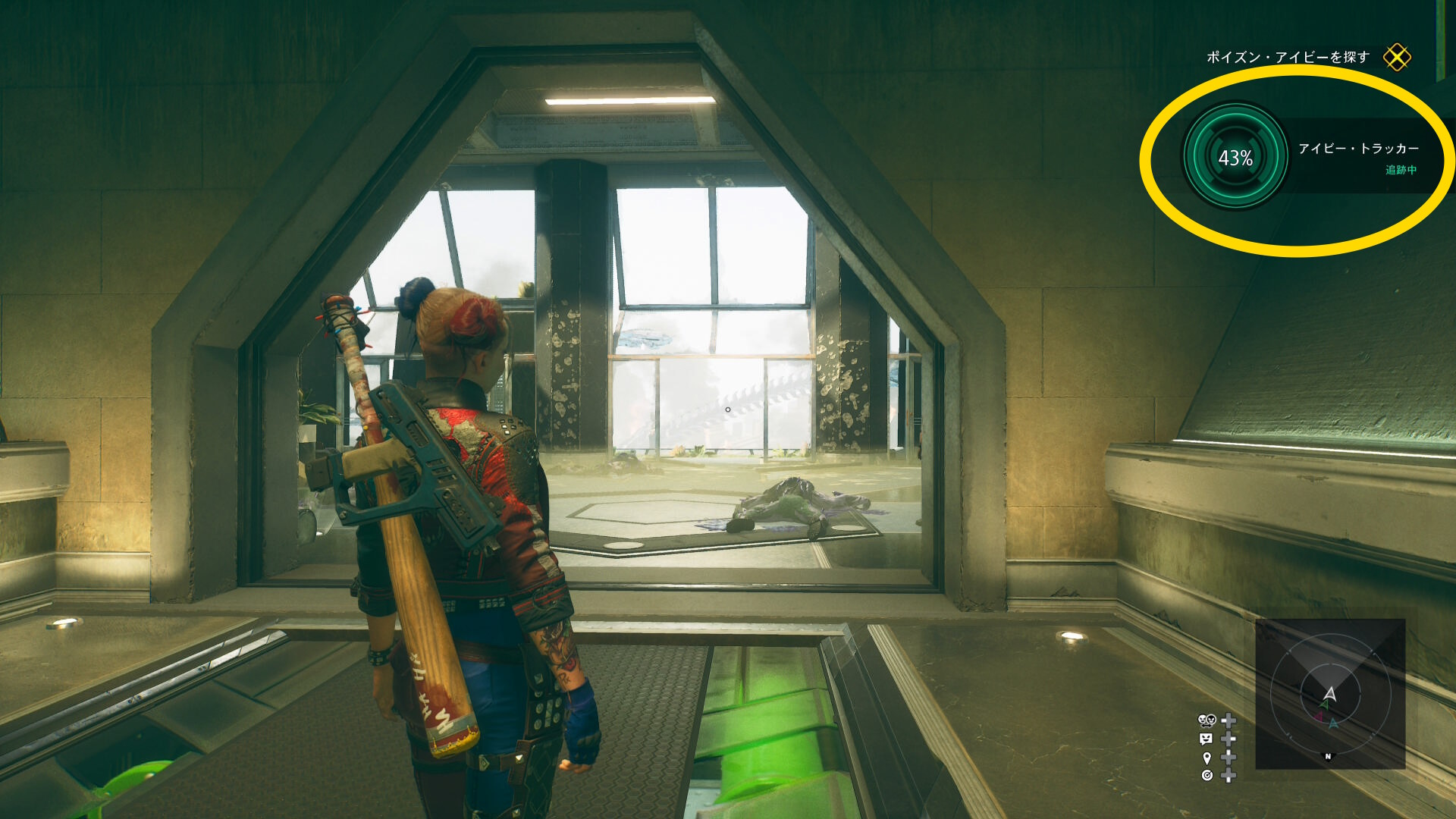Click the 'ポイズン・アイビーを探す' objective text
This screenshot has height=819, width=1456.
(x=1287, y=58)
